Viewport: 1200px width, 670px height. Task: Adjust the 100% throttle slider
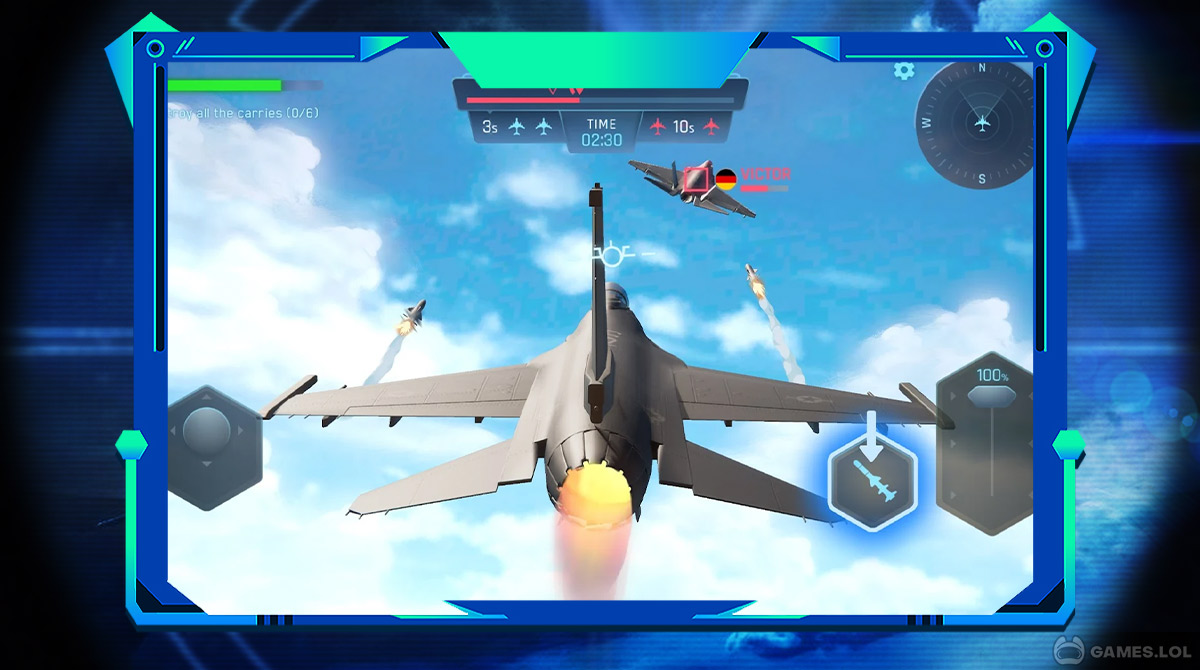click(987, 397)
